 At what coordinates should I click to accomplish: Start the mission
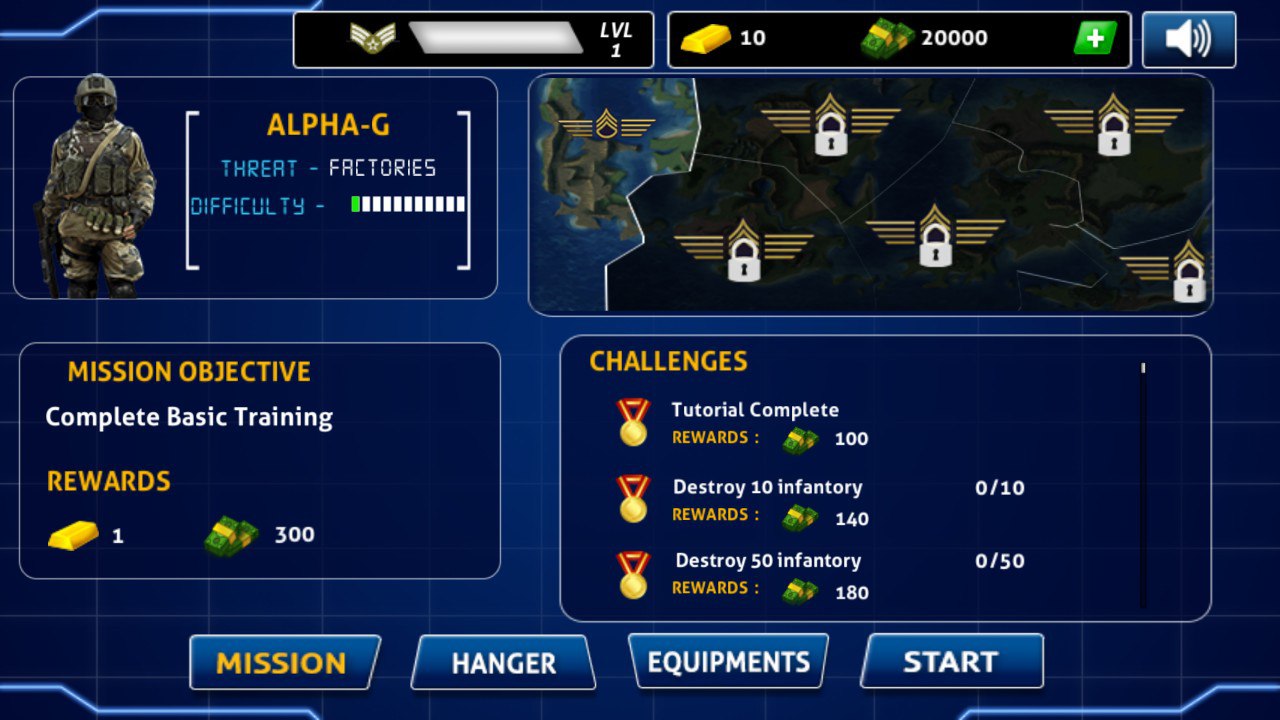(951, 662)
